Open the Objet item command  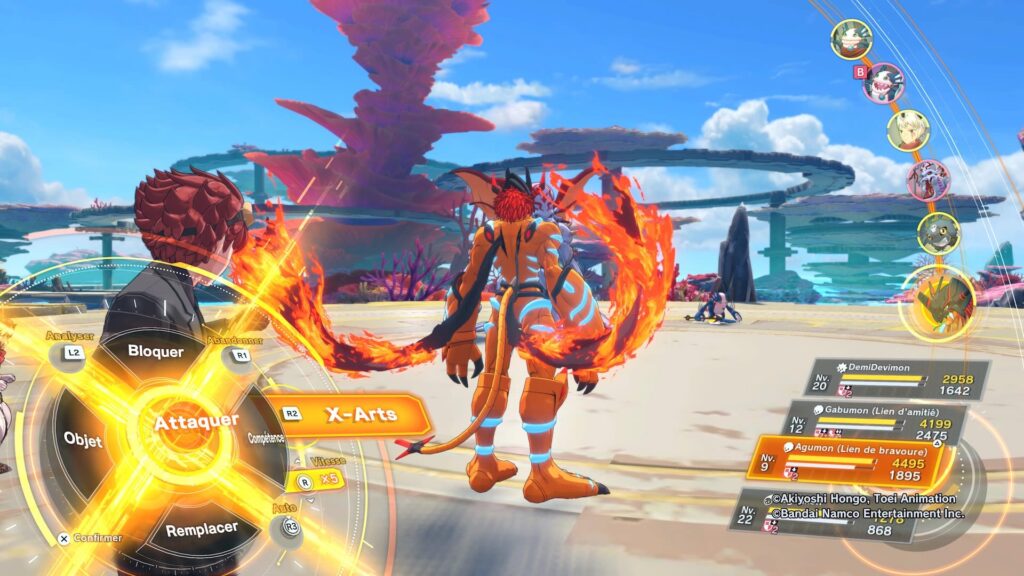[x=83, y=439]
